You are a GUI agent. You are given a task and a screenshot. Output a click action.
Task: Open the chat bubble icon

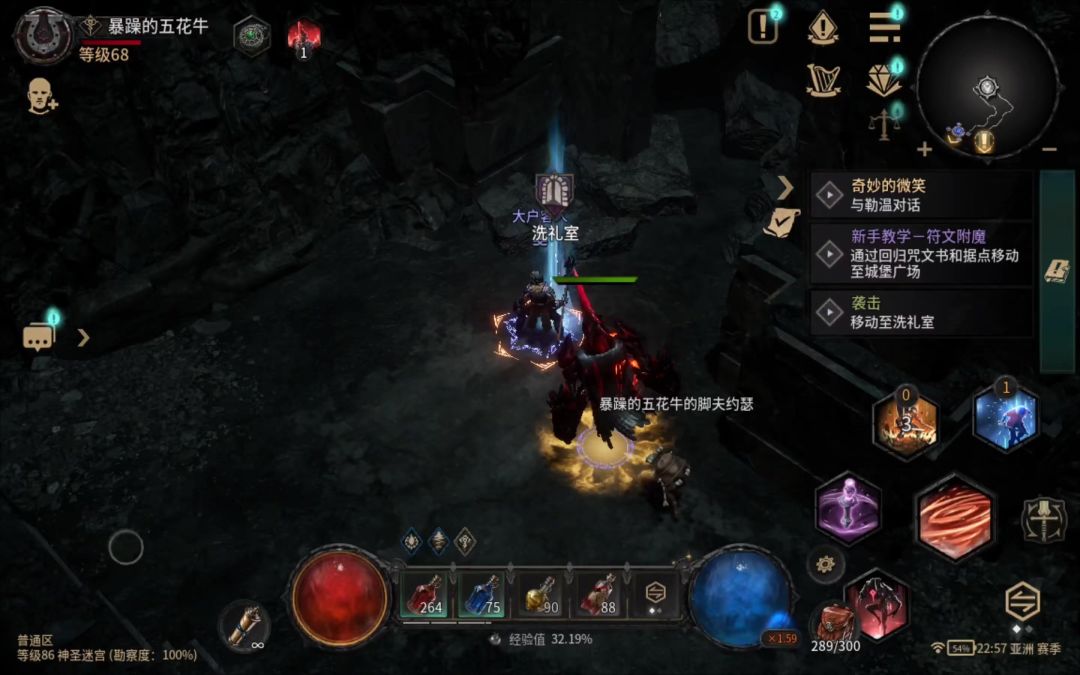(38, 338)
